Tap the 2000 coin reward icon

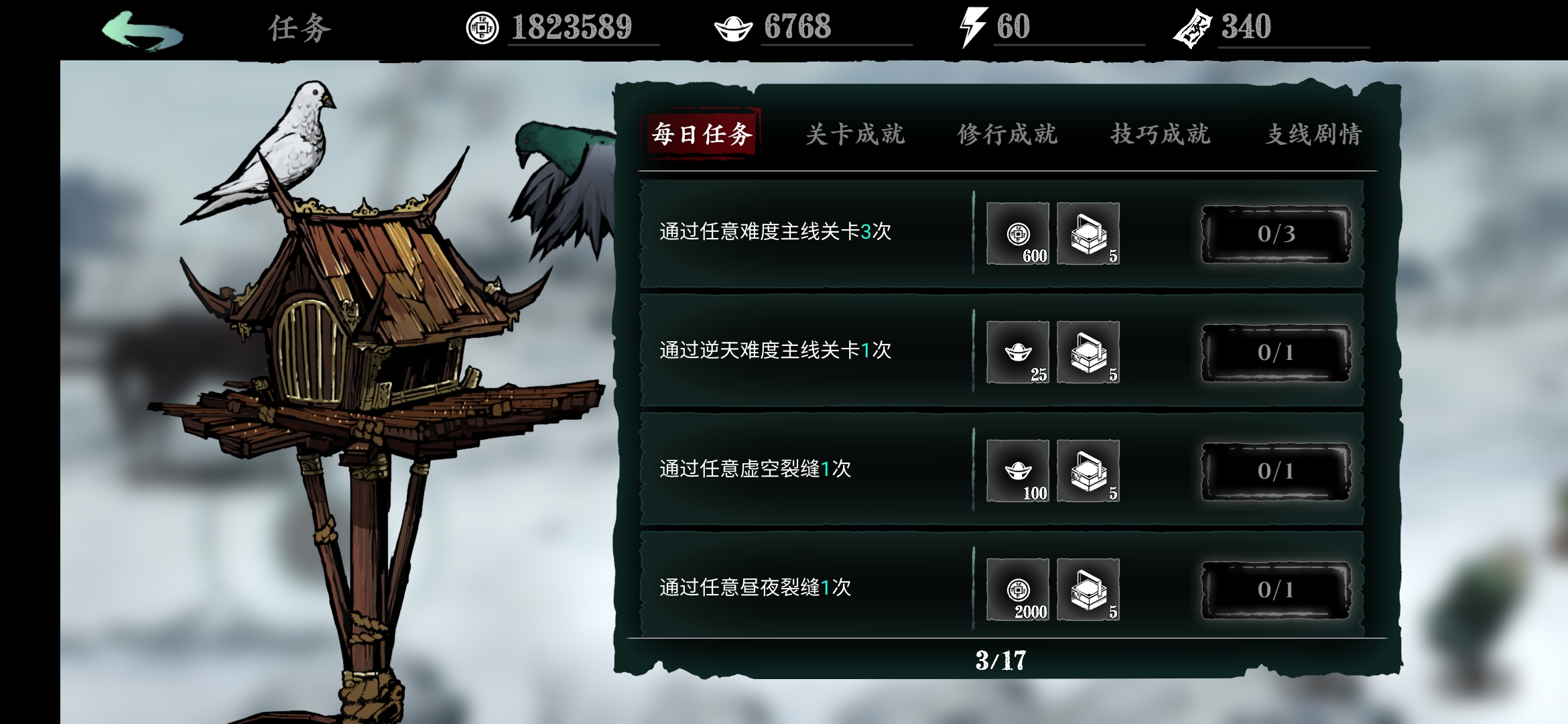point(1017,590)
